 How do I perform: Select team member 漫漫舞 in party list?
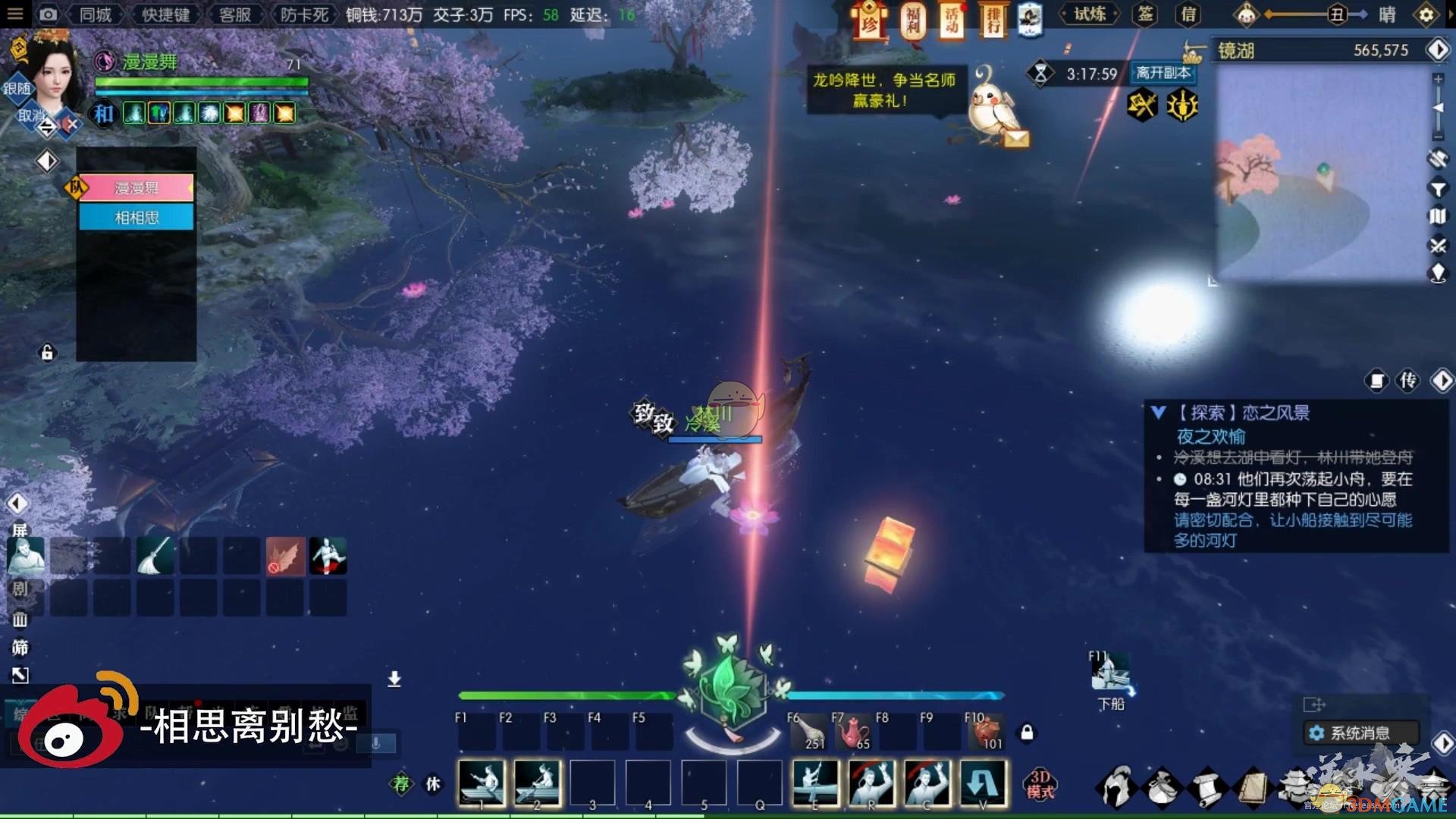[136, 187]
